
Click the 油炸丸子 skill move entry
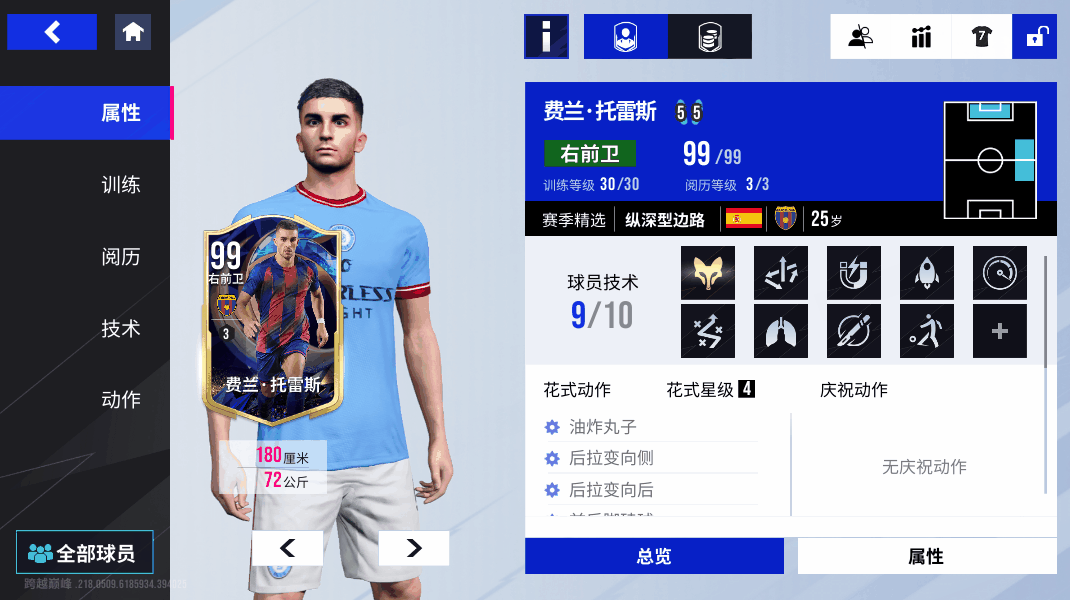602,427
